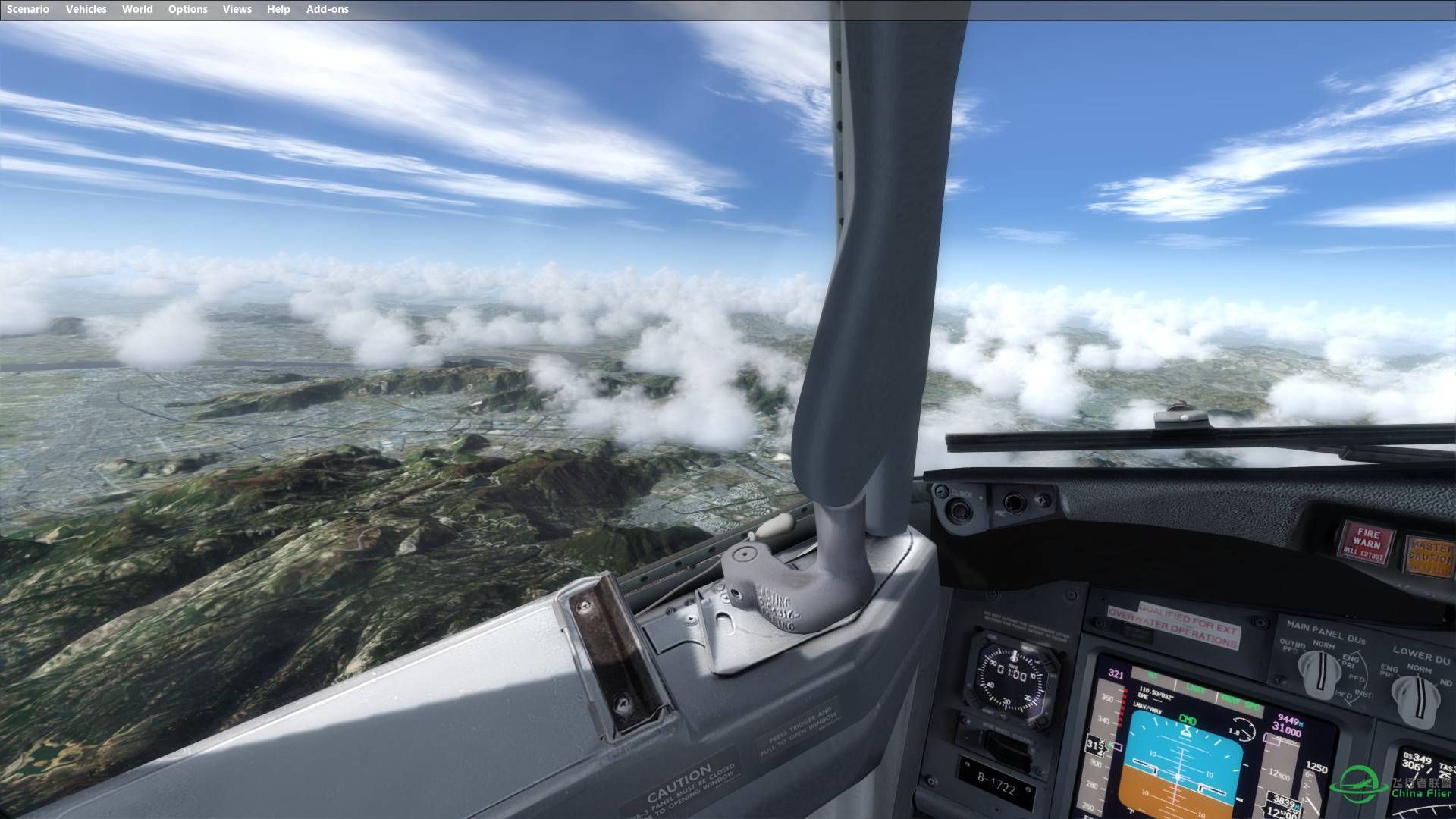Viewport: 1456px width, 819px height.
Task: Open the Add-ons menu
Action: pyautogui.click(x=327, y=9)
